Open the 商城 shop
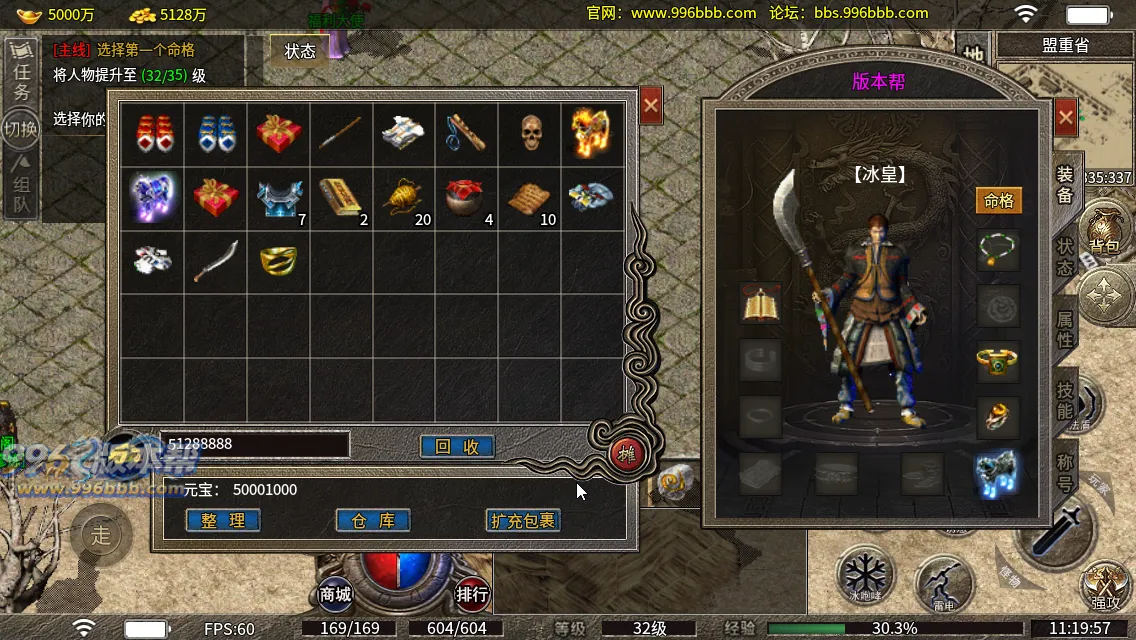The image size is (1136, 640). (x=336, y=594)
